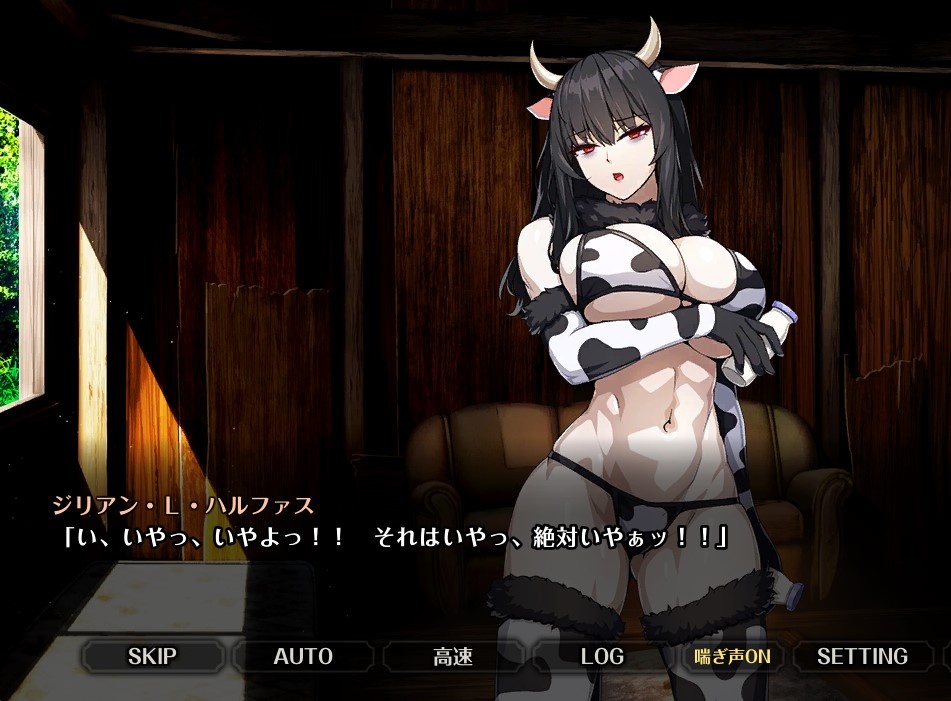Activate the 高速 fast-forward button
The image size is (951, 701).
coord(453,657)
